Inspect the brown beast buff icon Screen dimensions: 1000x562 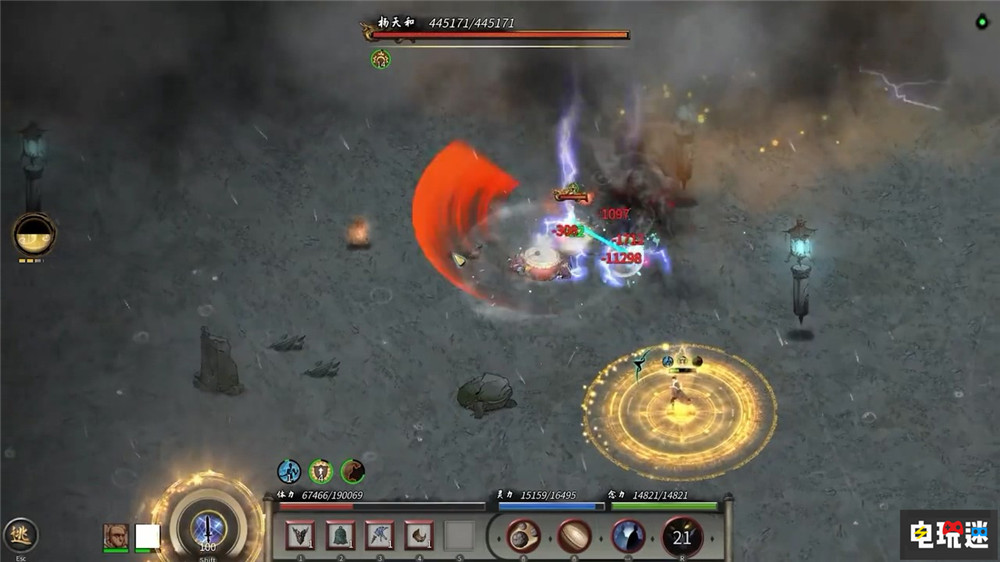(x=352, y=471)
